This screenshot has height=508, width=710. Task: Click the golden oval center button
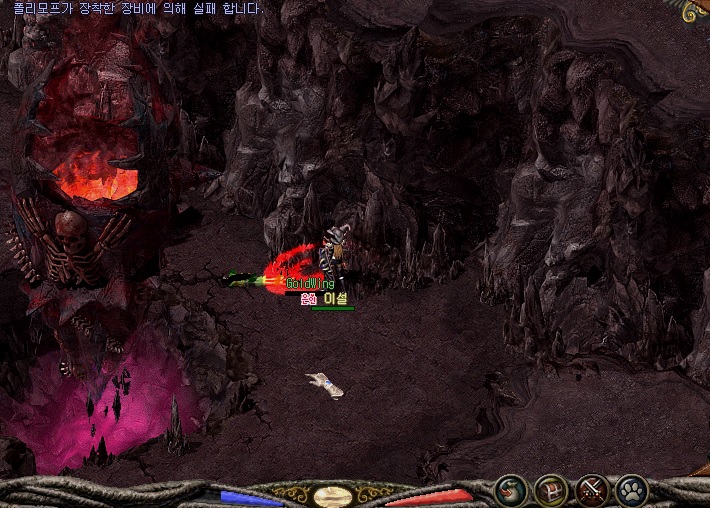(331, 496)
